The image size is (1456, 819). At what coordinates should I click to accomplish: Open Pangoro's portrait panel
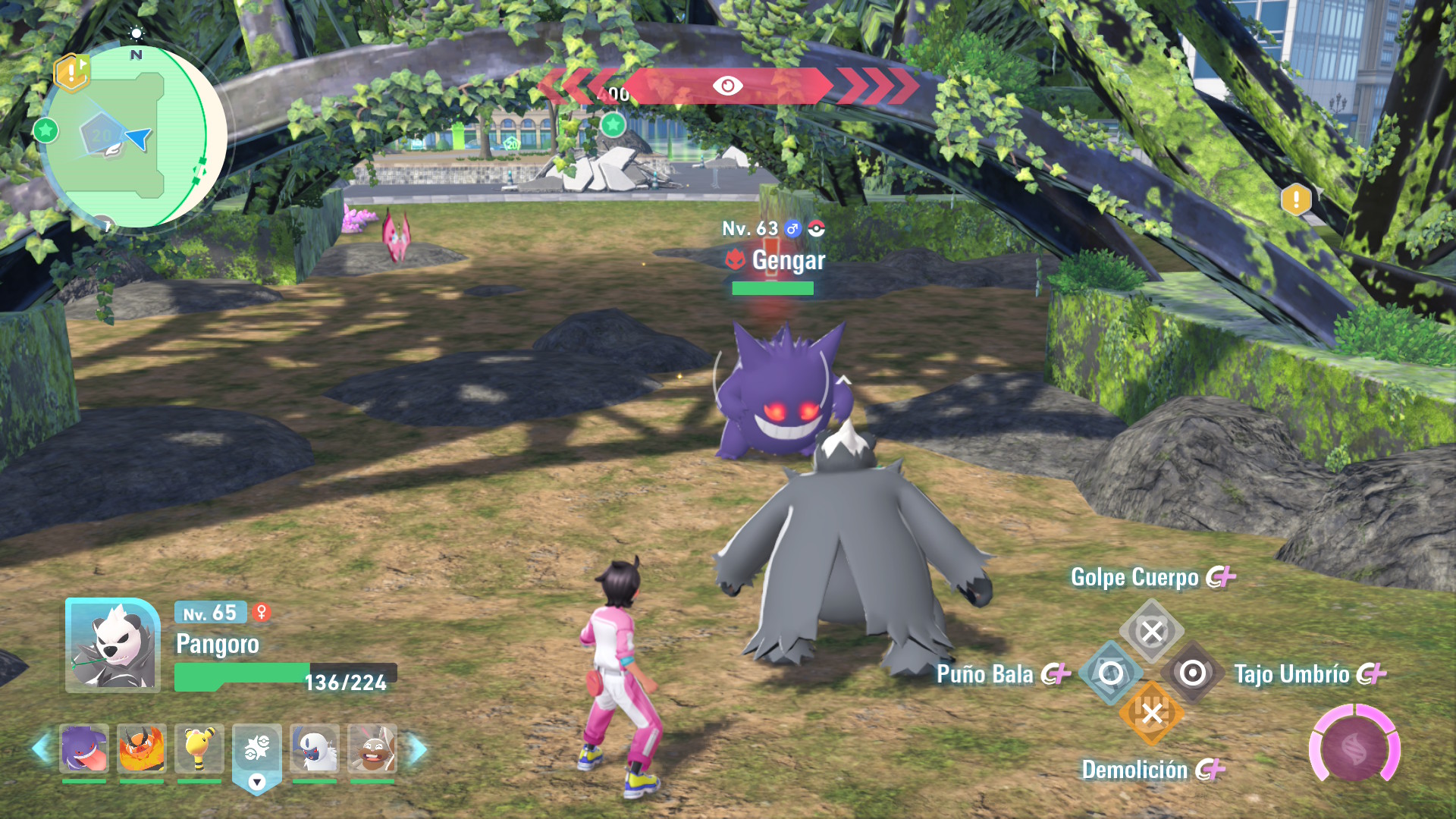(x=113, y=645)
